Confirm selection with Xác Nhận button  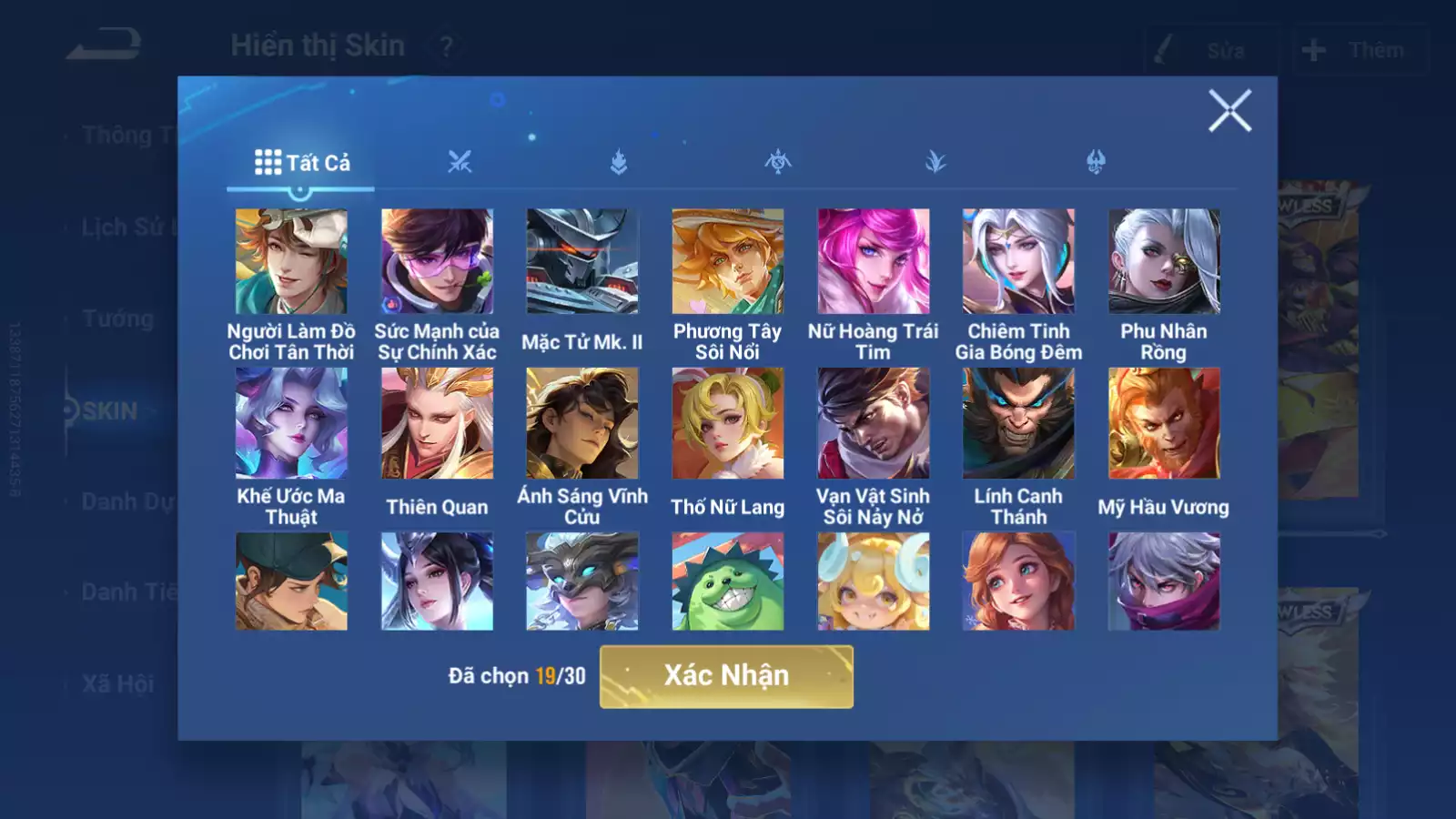726,676
